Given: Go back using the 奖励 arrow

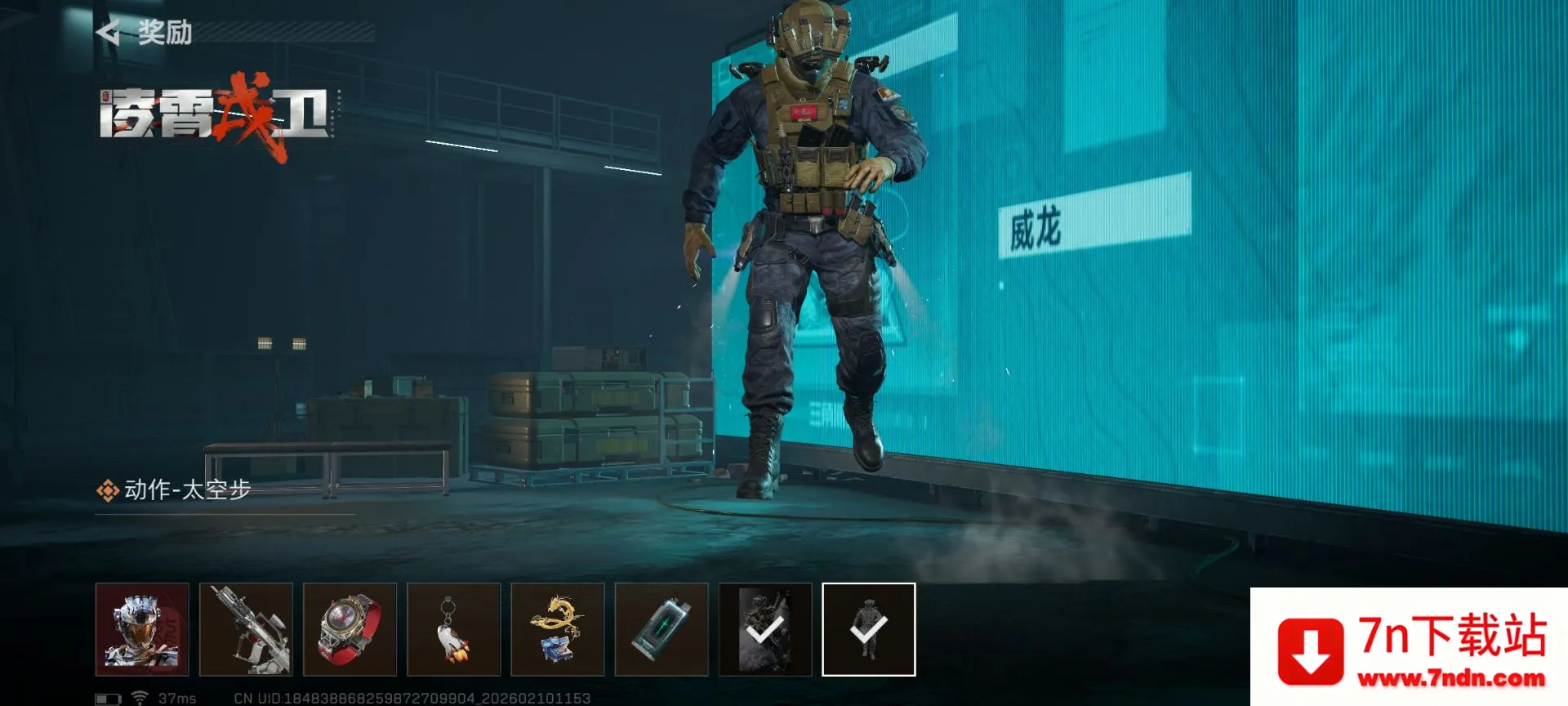Looking at the screenshot, I should point(109,33).
